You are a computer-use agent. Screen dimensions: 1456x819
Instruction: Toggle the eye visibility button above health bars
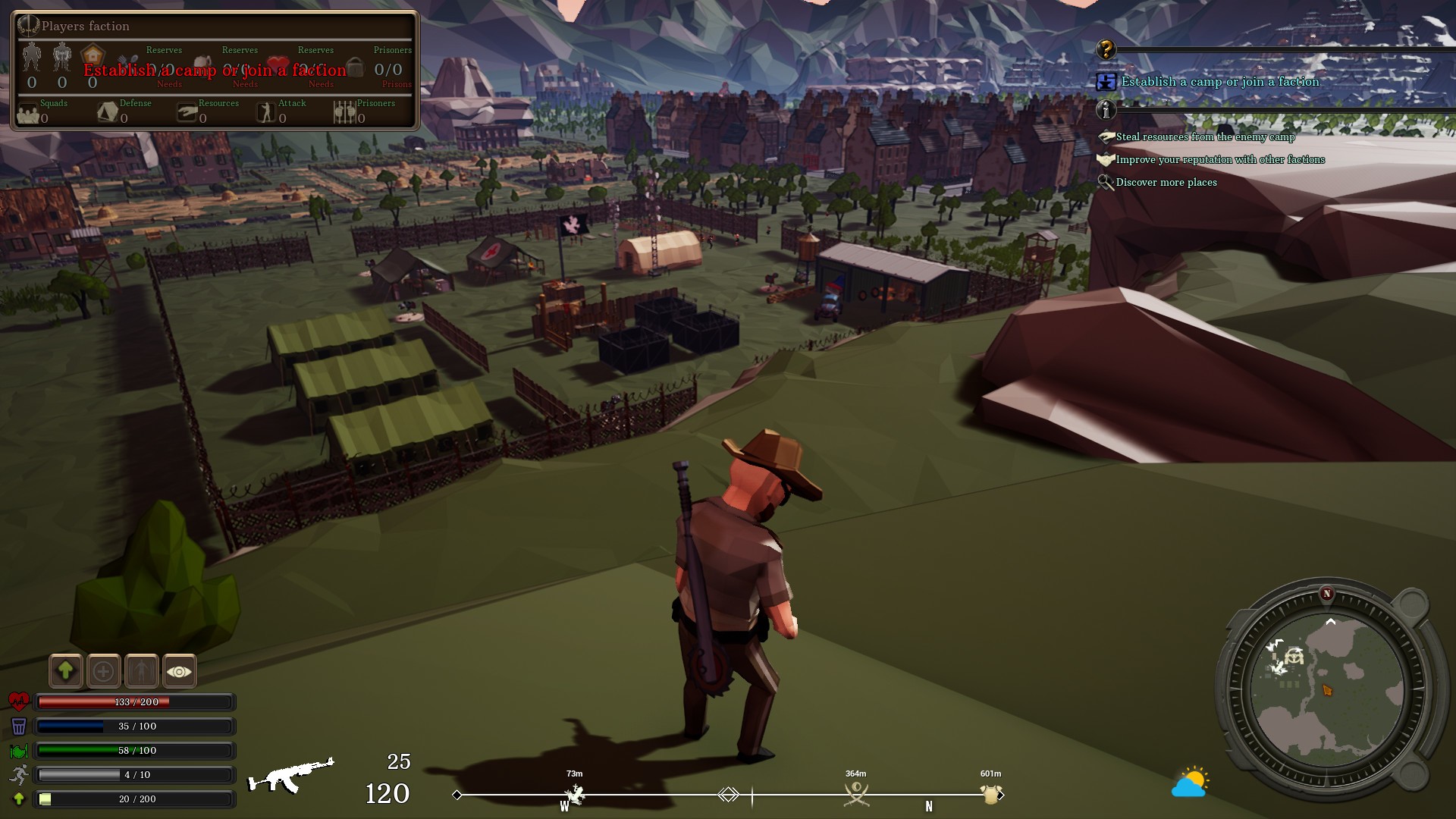click(179, 671)
